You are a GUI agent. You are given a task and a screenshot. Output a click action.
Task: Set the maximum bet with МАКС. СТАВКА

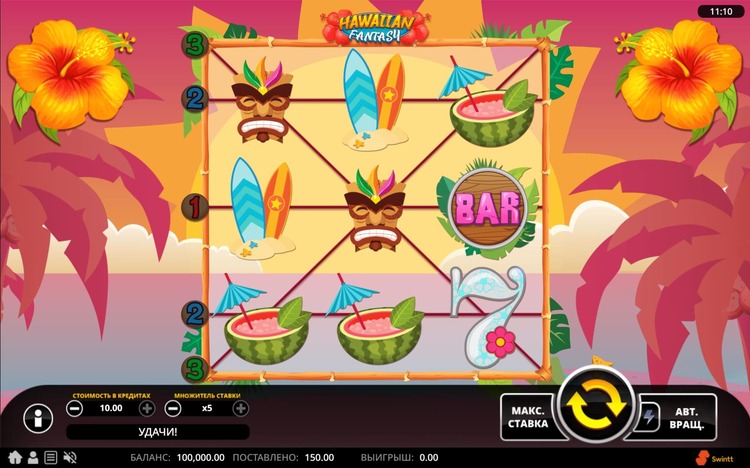click(528, 417)
